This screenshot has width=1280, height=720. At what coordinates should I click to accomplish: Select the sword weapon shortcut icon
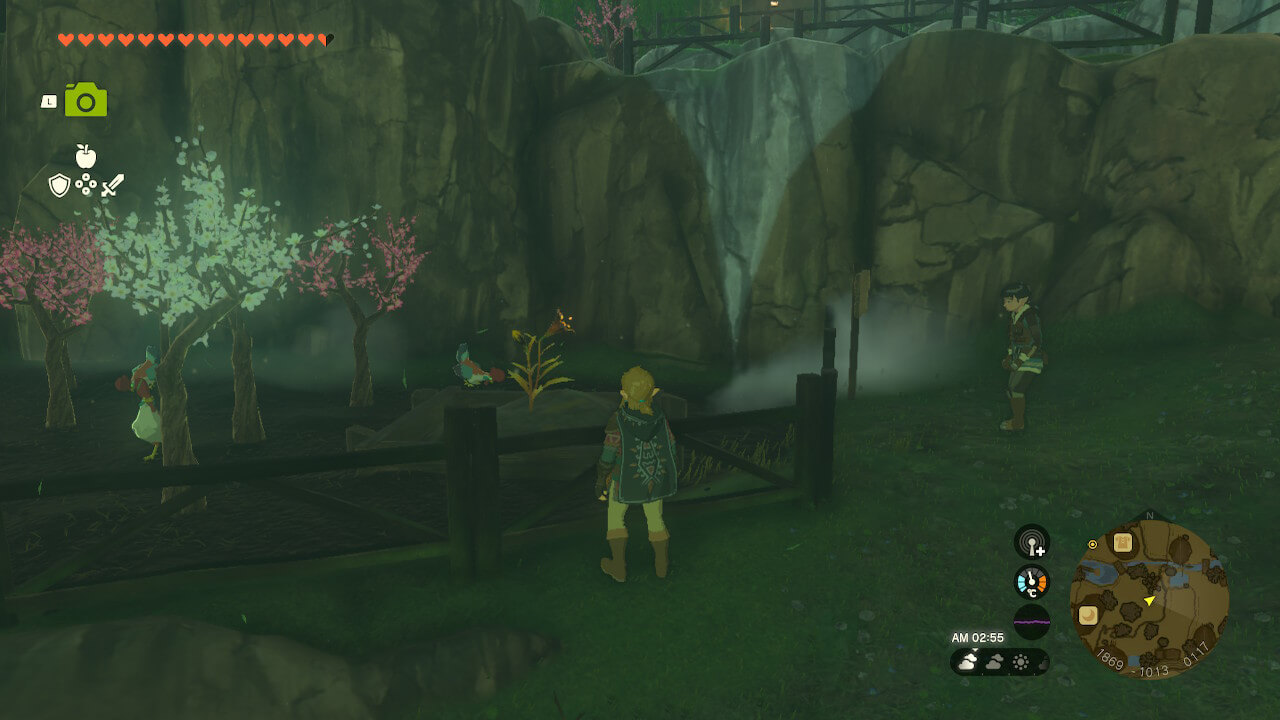(x=112, y=185)
